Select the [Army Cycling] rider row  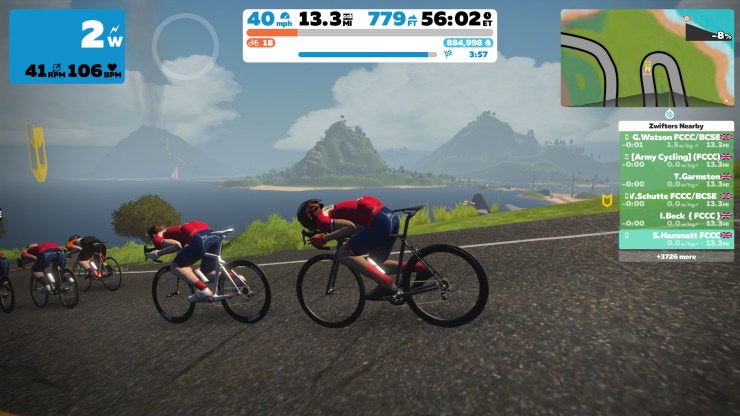(x=677, y=160)
